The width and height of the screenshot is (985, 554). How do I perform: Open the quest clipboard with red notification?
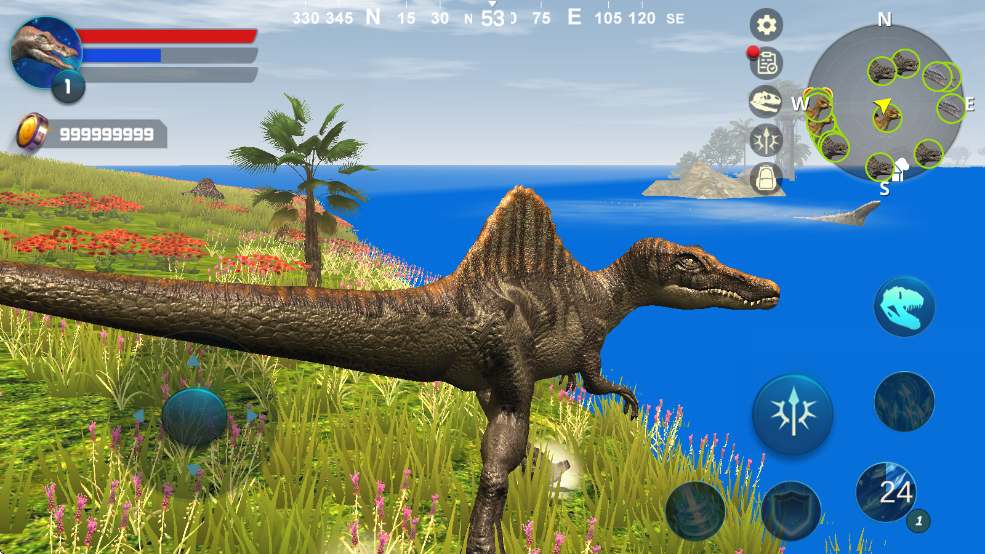(767, 63)
